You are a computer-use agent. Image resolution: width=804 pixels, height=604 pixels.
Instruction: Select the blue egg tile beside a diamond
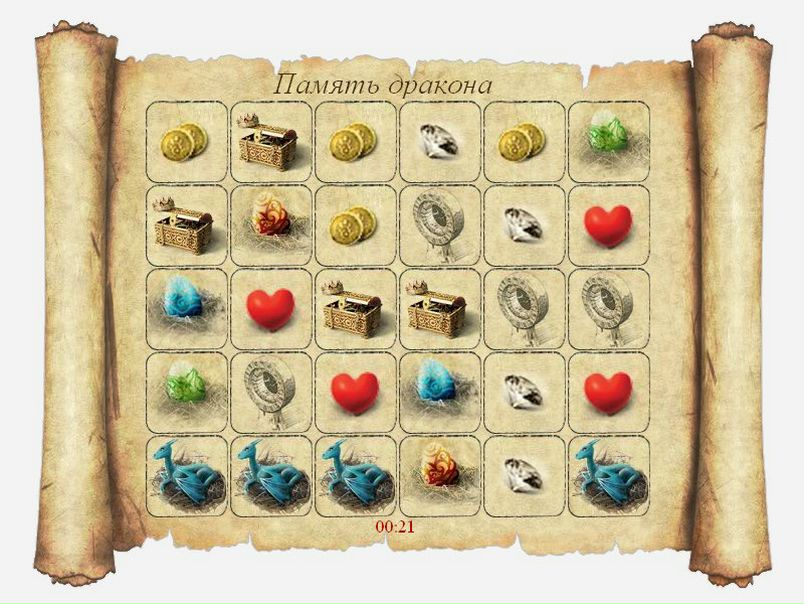(439, 392)
